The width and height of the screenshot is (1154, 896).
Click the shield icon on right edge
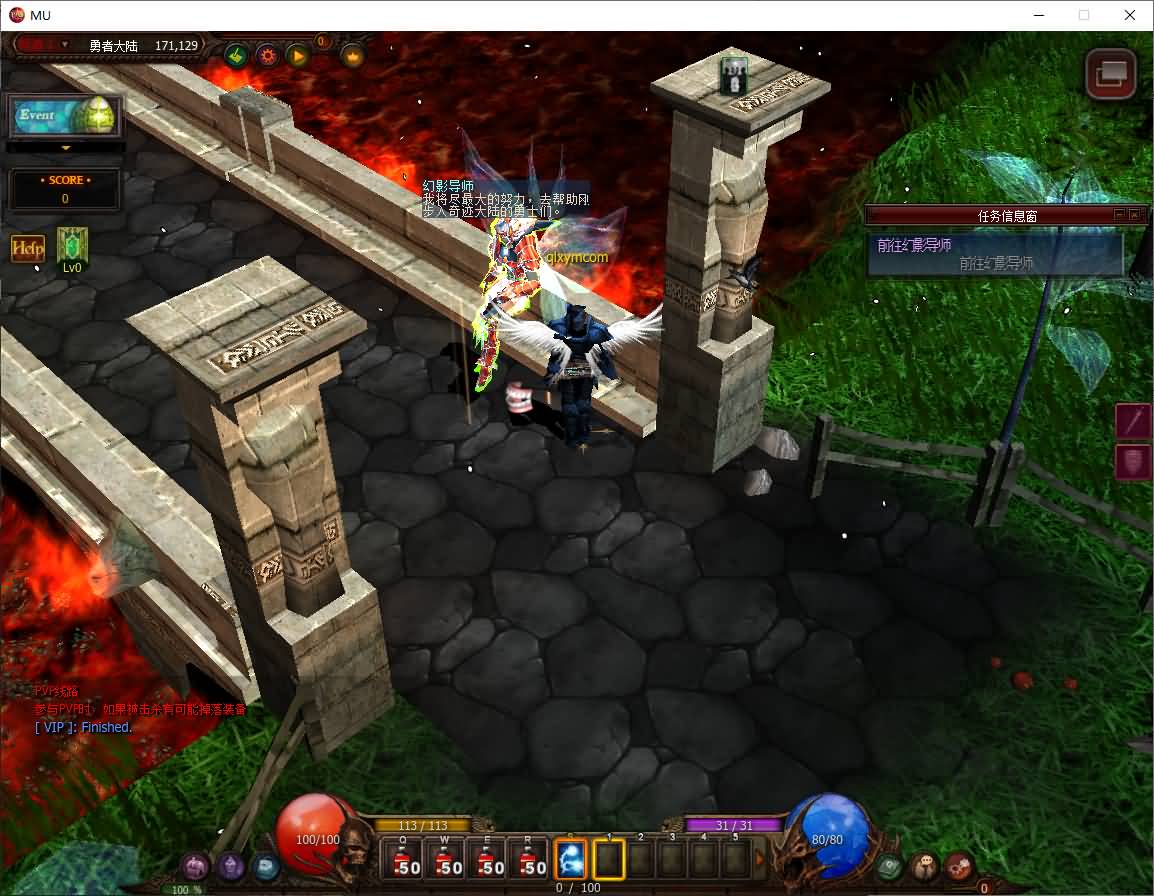(x=1133, y=463)
